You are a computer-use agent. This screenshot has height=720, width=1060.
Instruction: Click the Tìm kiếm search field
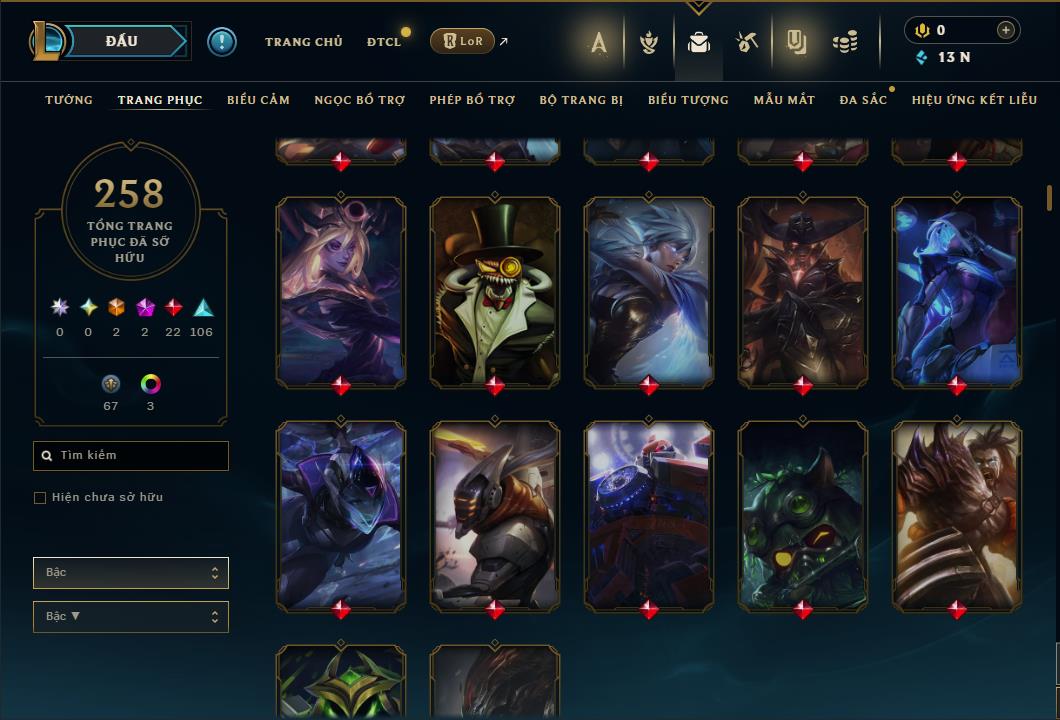point(131,456)
